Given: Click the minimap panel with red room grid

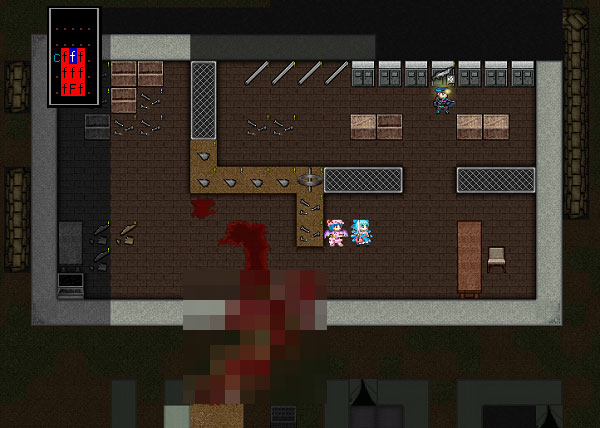Looking at the screenshot, I should tap(74, 56).
